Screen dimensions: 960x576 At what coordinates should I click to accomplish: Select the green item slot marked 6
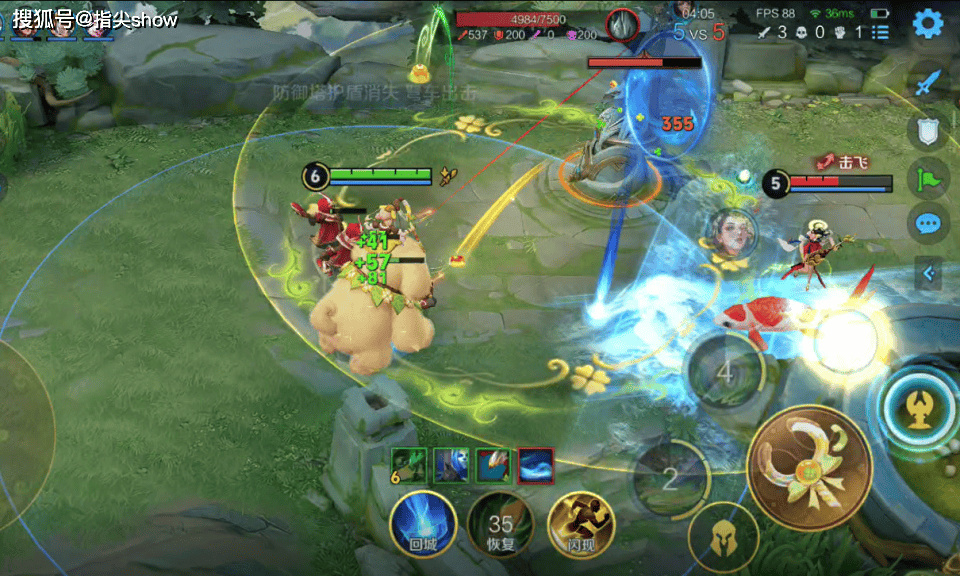click(409, 465)
